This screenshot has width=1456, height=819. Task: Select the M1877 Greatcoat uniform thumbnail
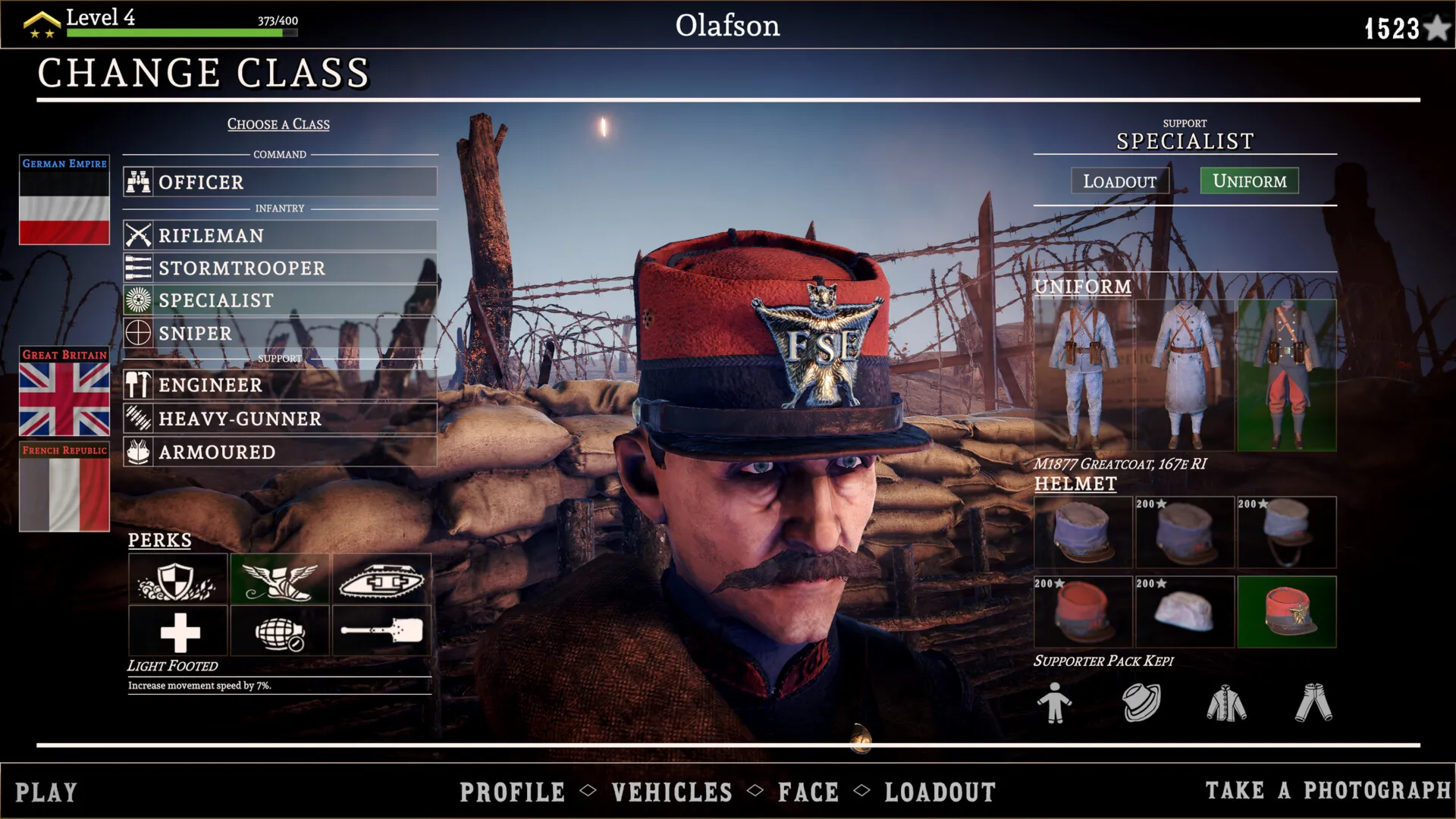coord(1287,375)
